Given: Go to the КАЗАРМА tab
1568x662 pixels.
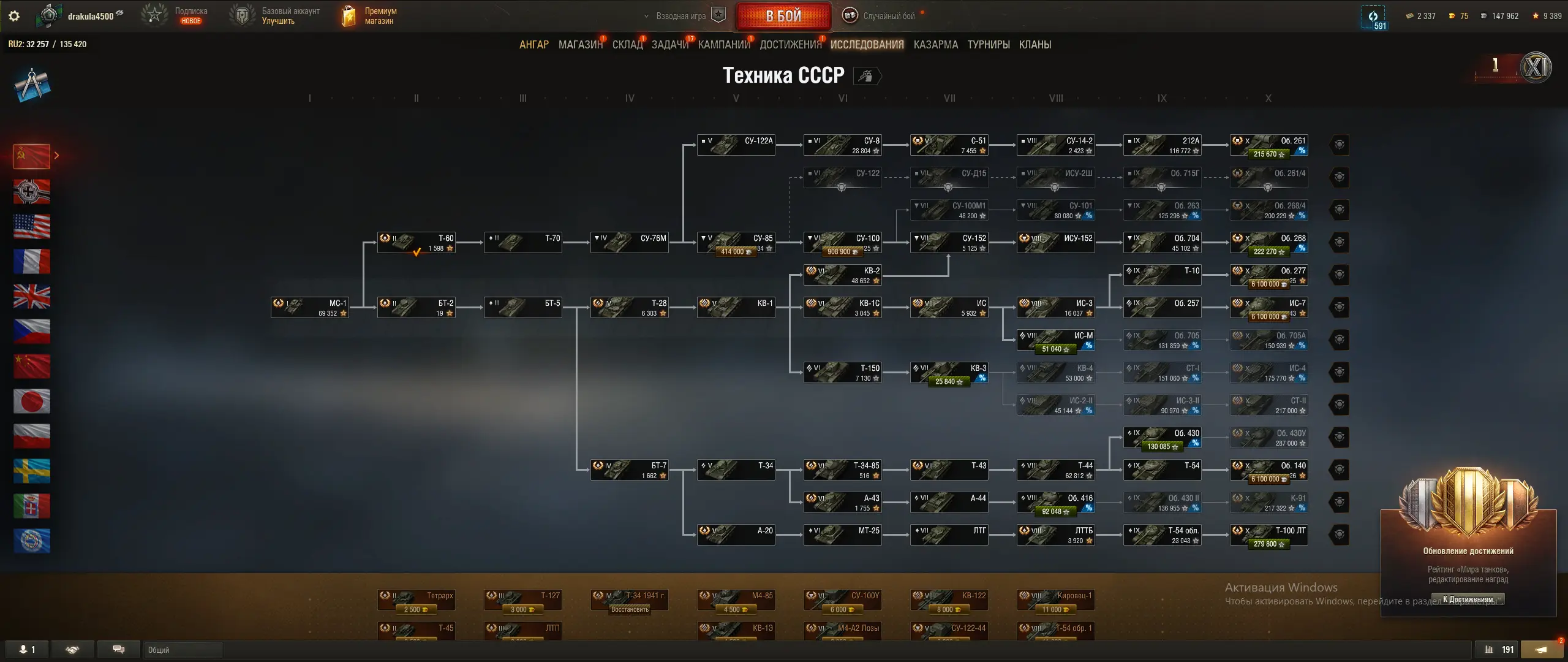Looking at the screenshot, I should [935, 45].
